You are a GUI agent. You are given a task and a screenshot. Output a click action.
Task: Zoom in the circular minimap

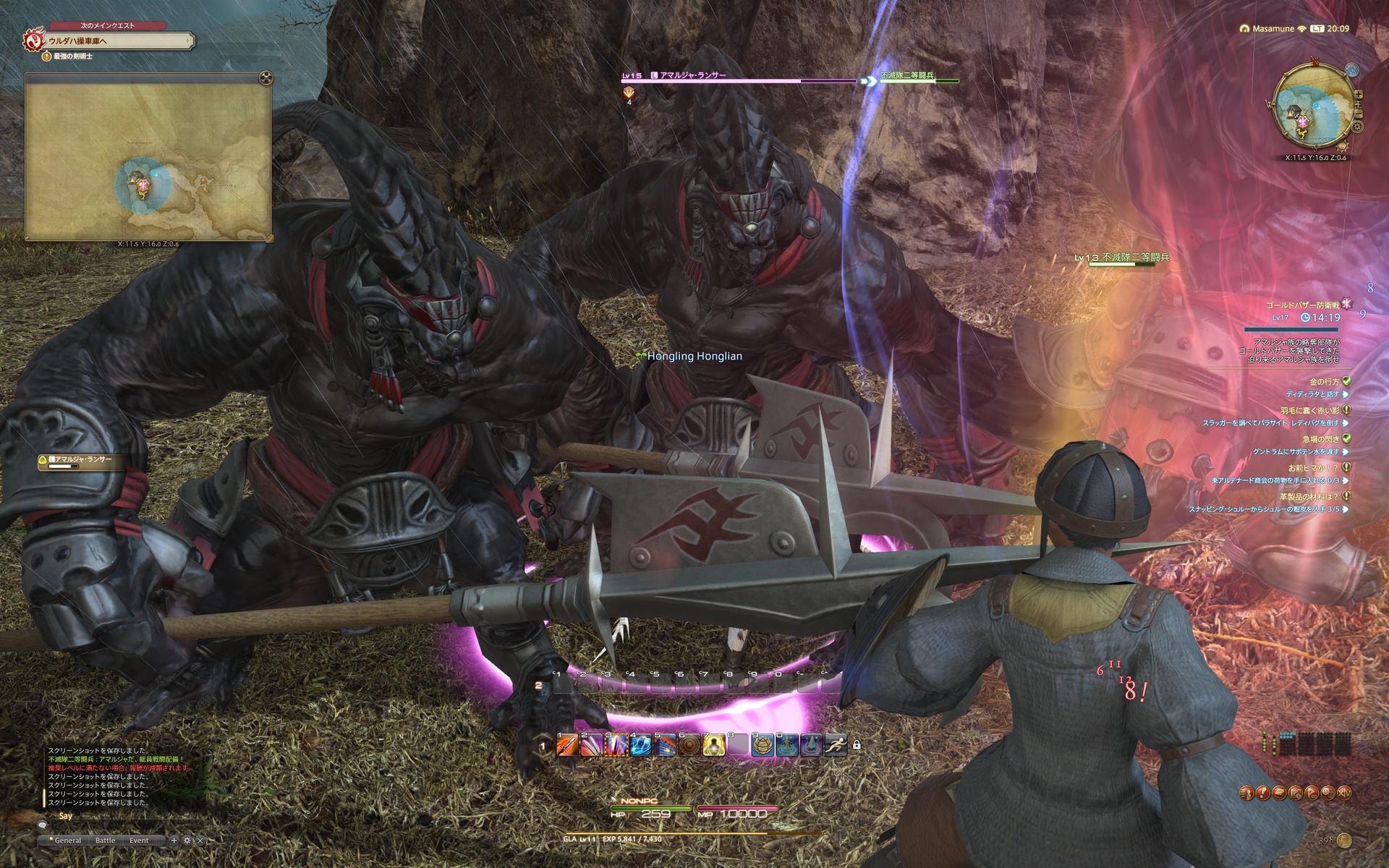pos(1359,95)
